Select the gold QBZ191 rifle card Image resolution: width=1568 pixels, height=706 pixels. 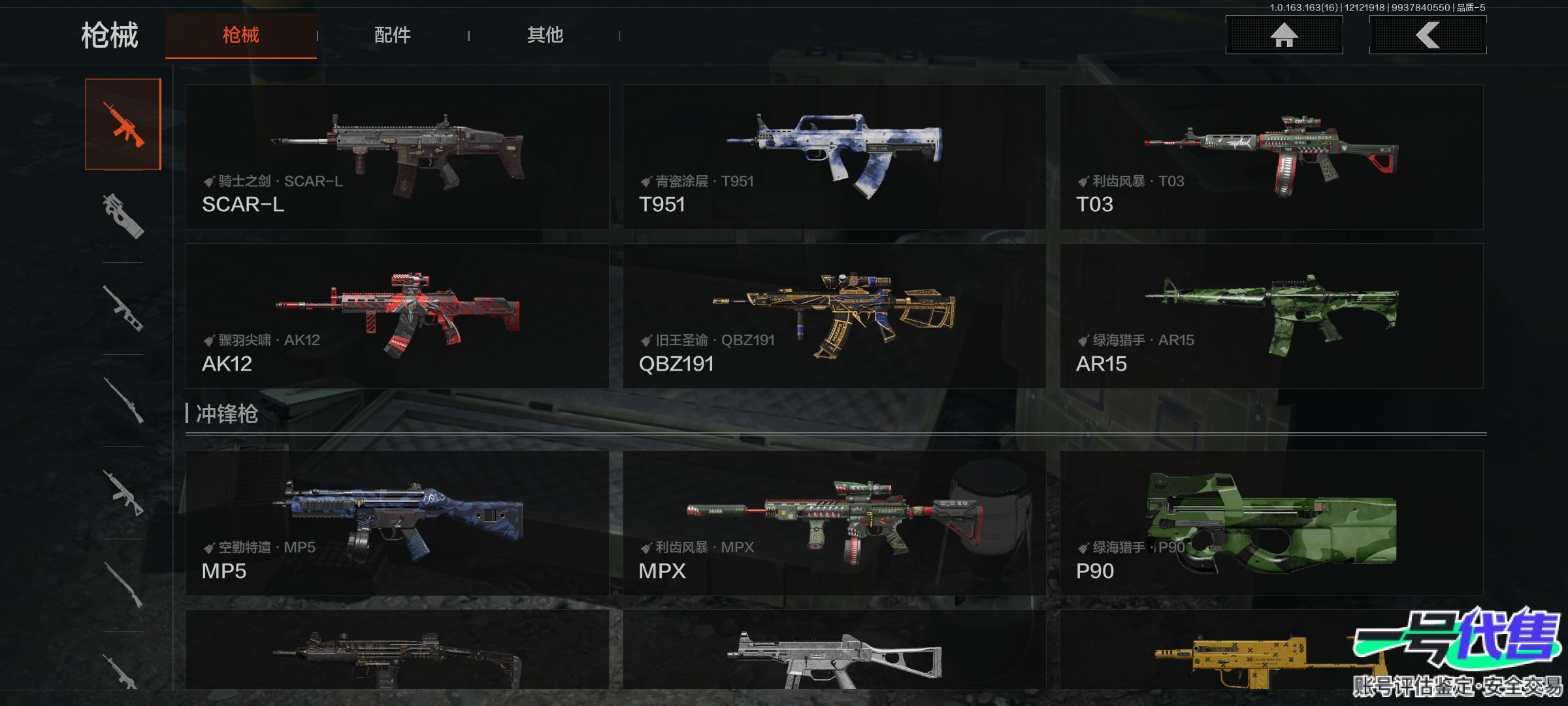click(834, 316)
